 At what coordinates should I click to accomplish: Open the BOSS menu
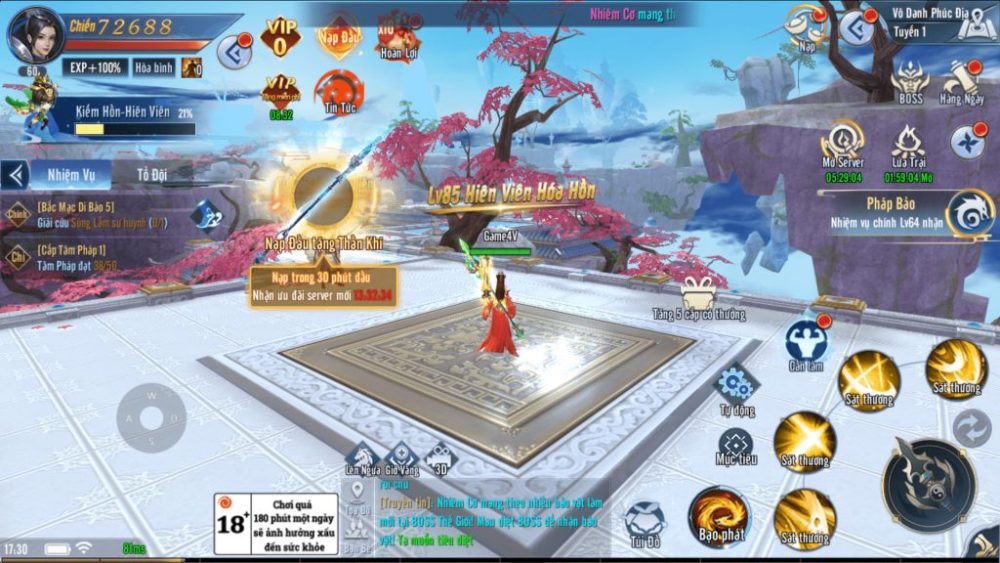click(910, 80)
